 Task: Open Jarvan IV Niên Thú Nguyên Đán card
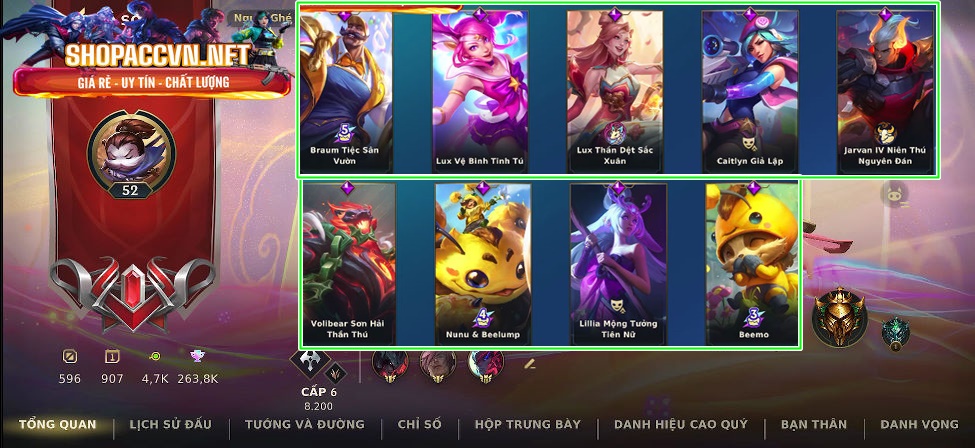click(884, 92)
